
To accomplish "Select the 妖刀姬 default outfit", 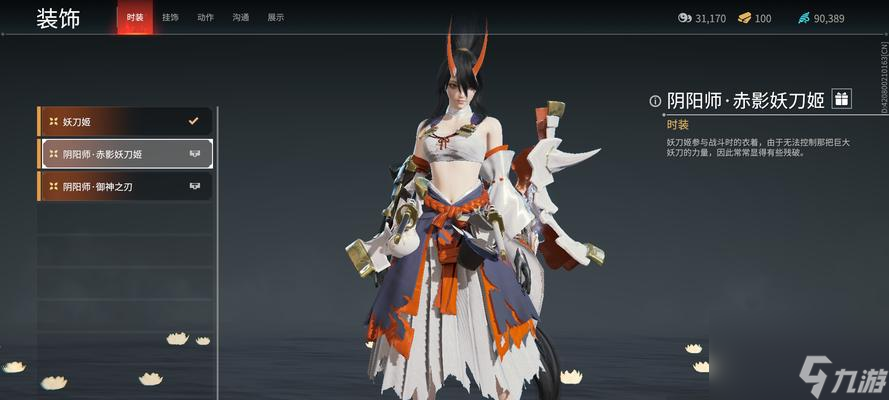I will (x=125, y=122).
